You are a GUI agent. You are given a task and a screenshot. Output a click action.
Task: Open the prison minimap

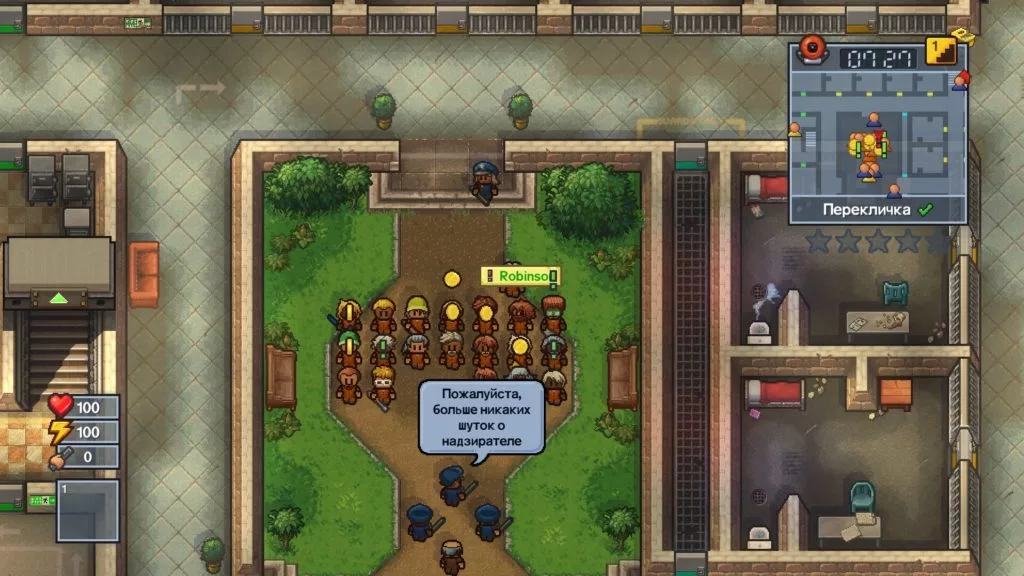(x=879, y=135)
